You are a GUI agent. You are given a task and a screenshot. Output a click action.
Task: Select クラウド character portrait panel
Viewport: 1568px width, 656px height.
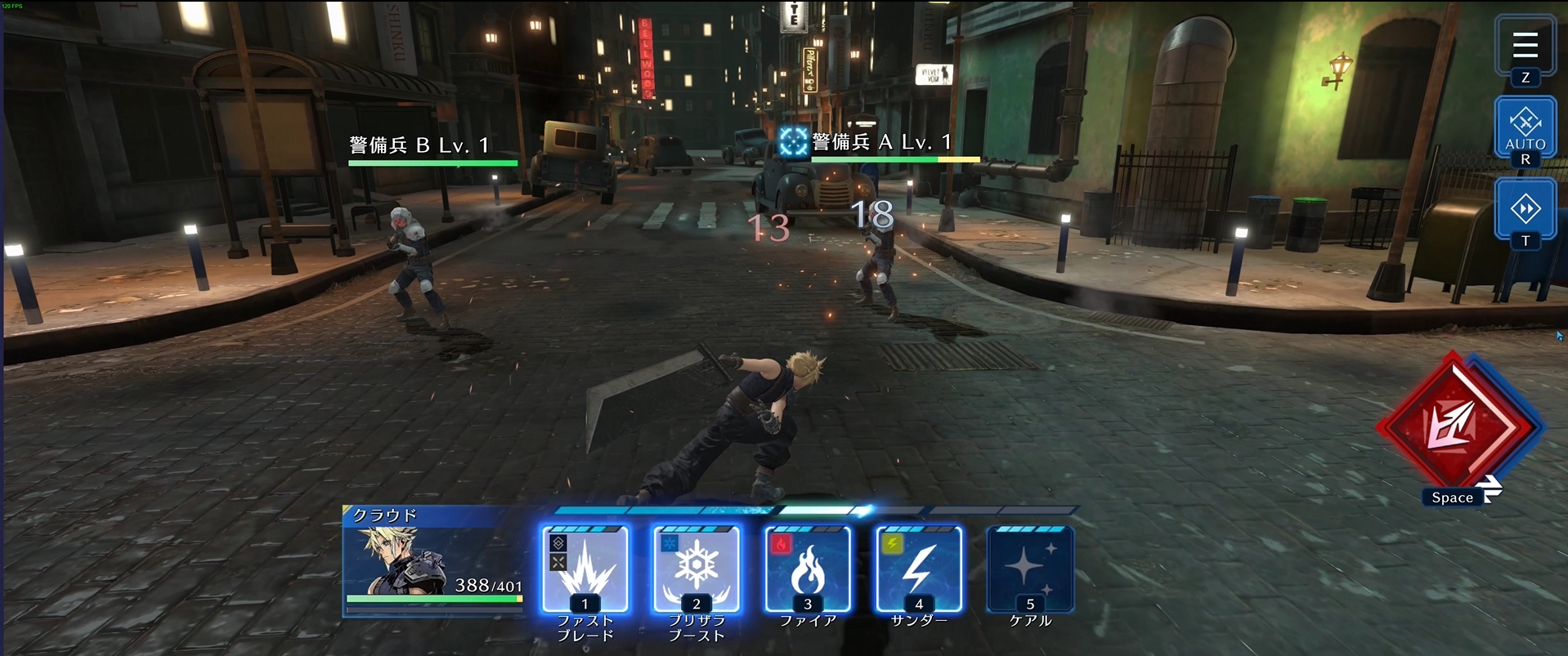click(x=433, y=561)
